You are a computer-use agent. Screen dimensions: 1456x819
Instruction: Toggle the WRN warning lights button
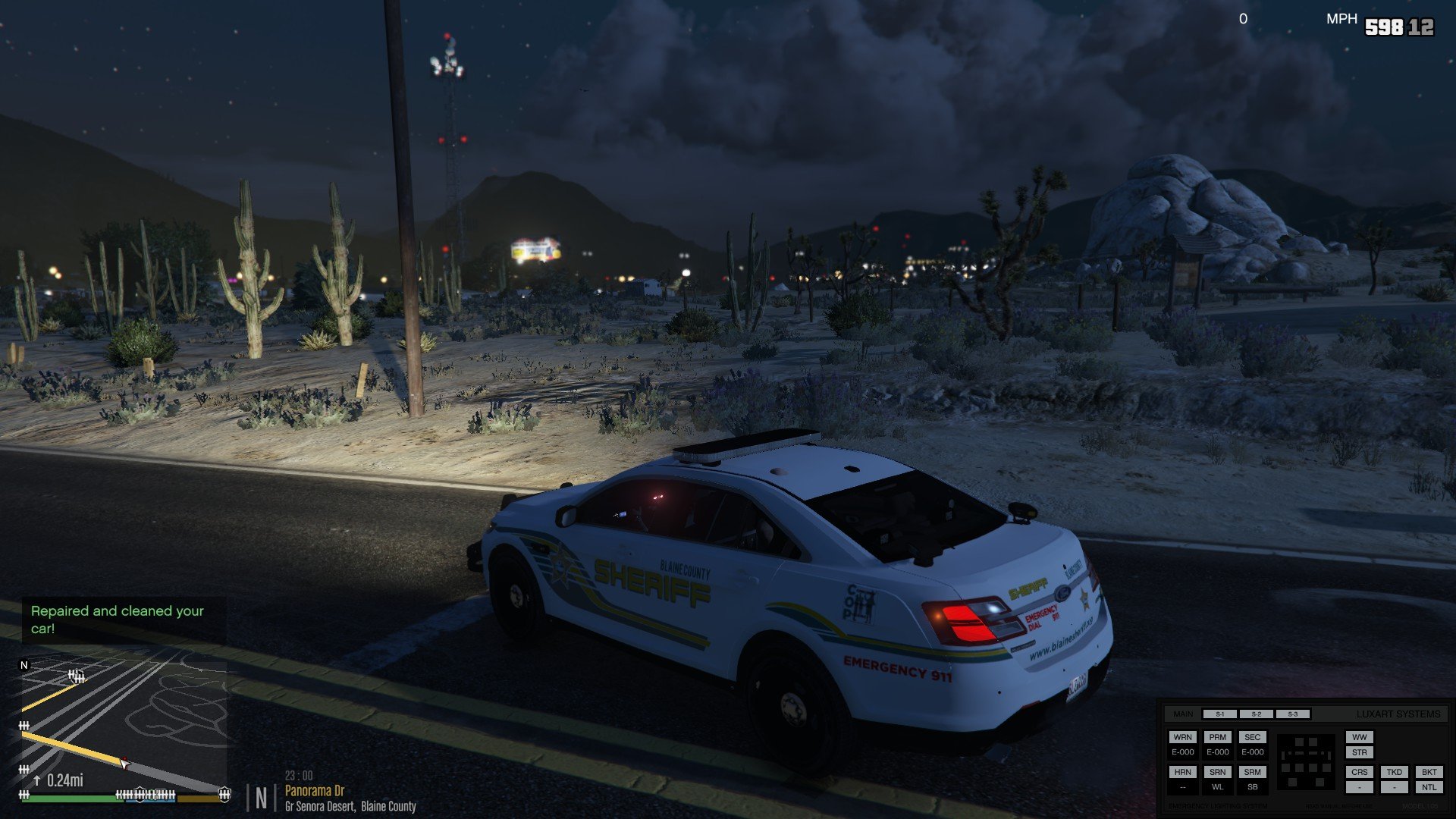click(1182, 737)
